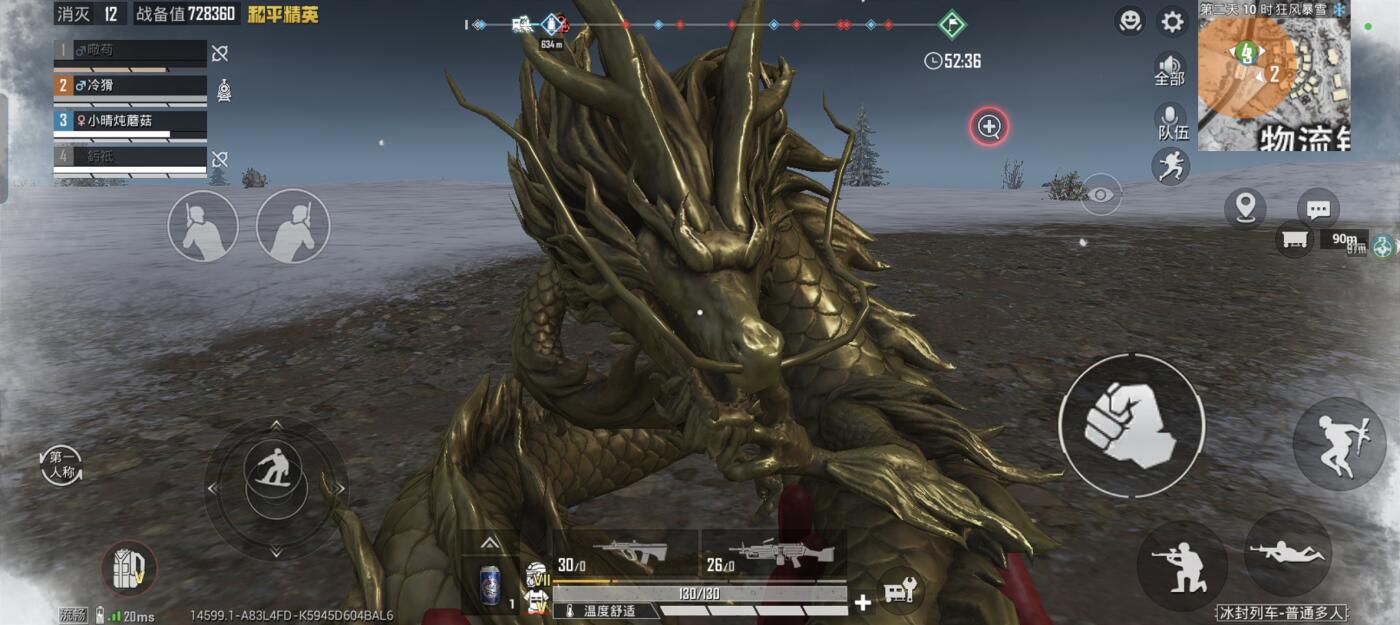This screenshot has height=625, width=1400.
Task: Tap the free-look eye button
Action: 1101,195
